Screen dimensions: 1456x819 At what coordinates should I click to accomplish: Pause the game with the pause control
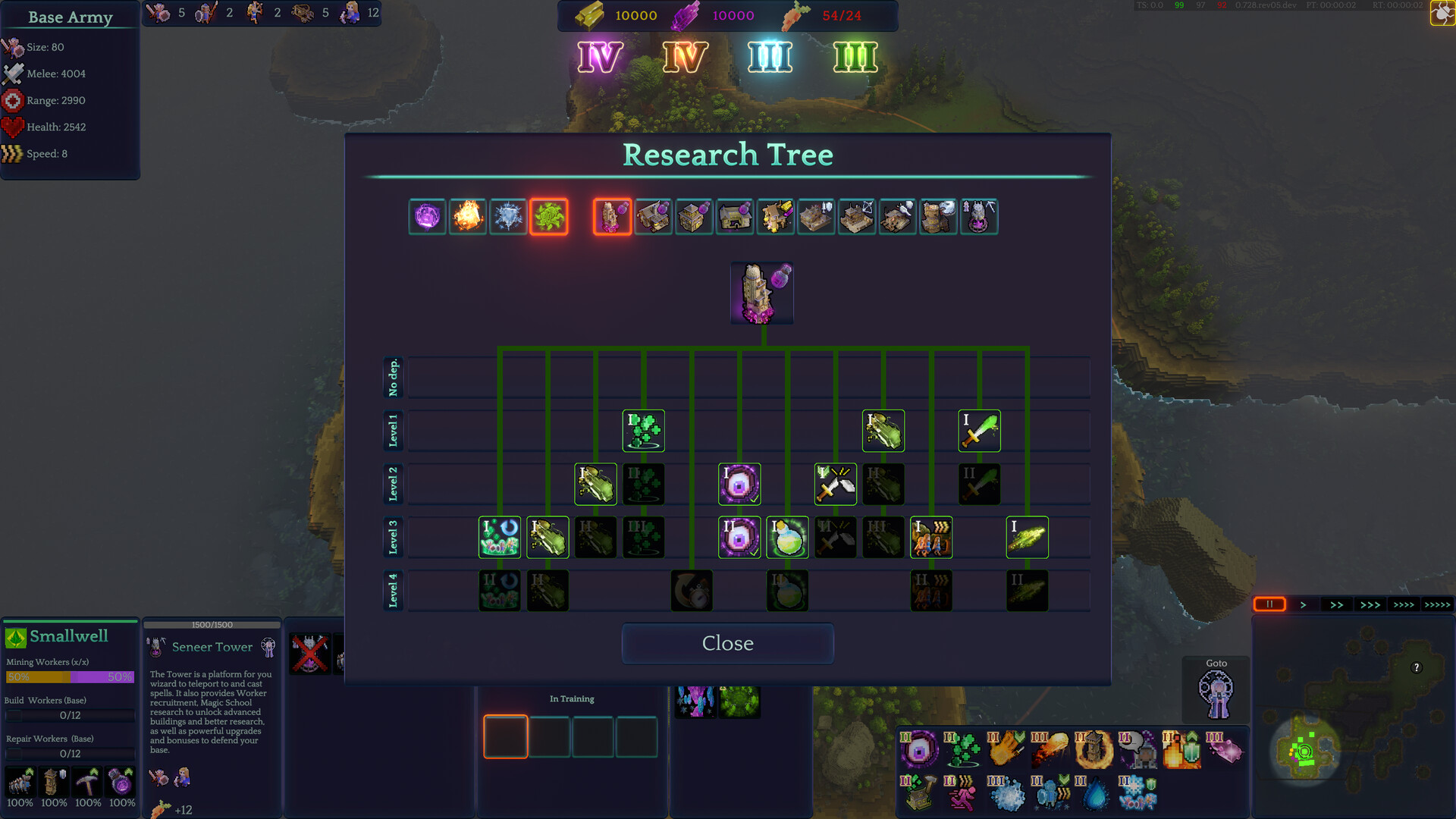(x=1269, y=604)
